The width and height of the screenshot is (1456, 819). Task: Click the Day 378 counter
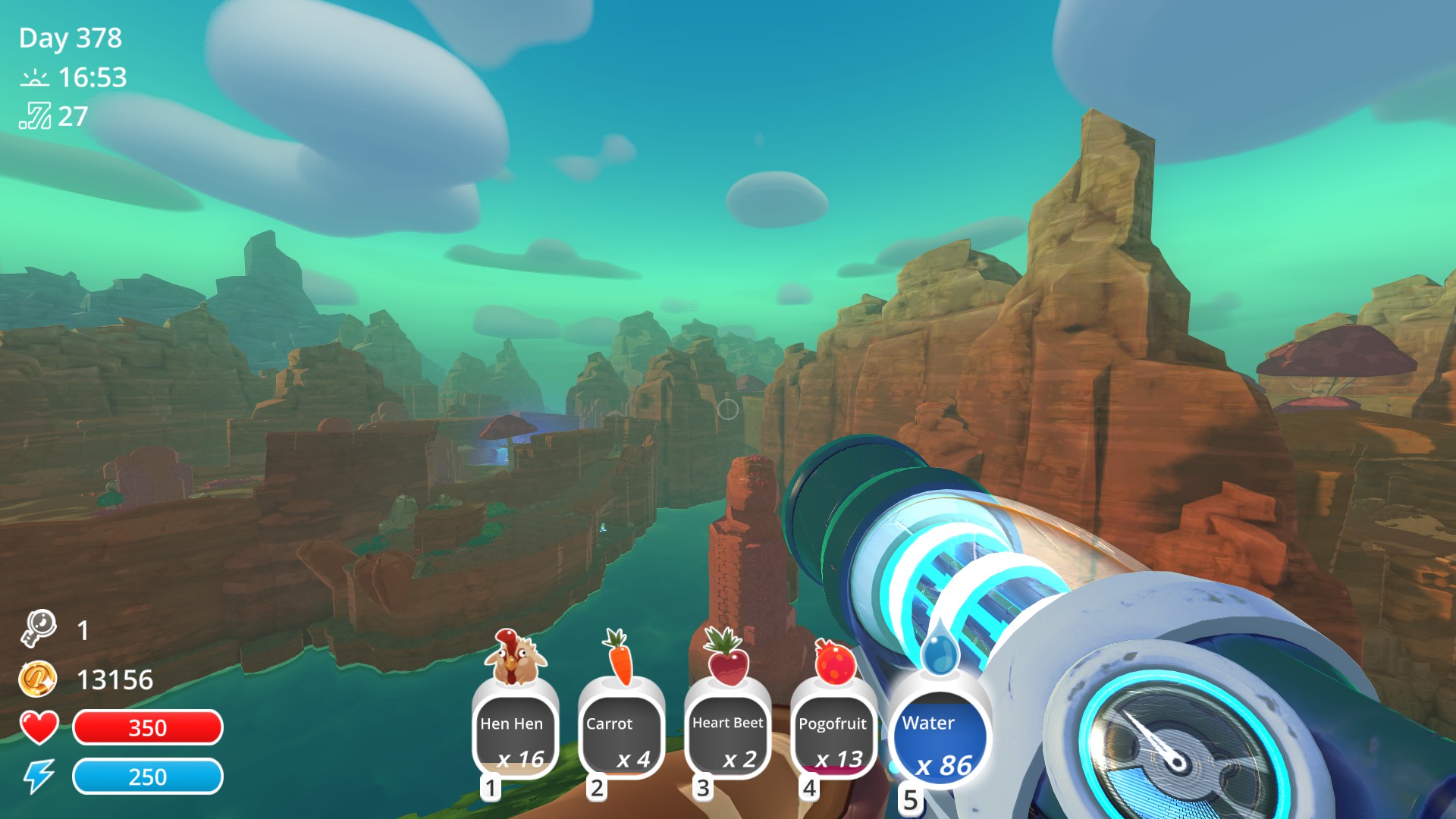71,38
